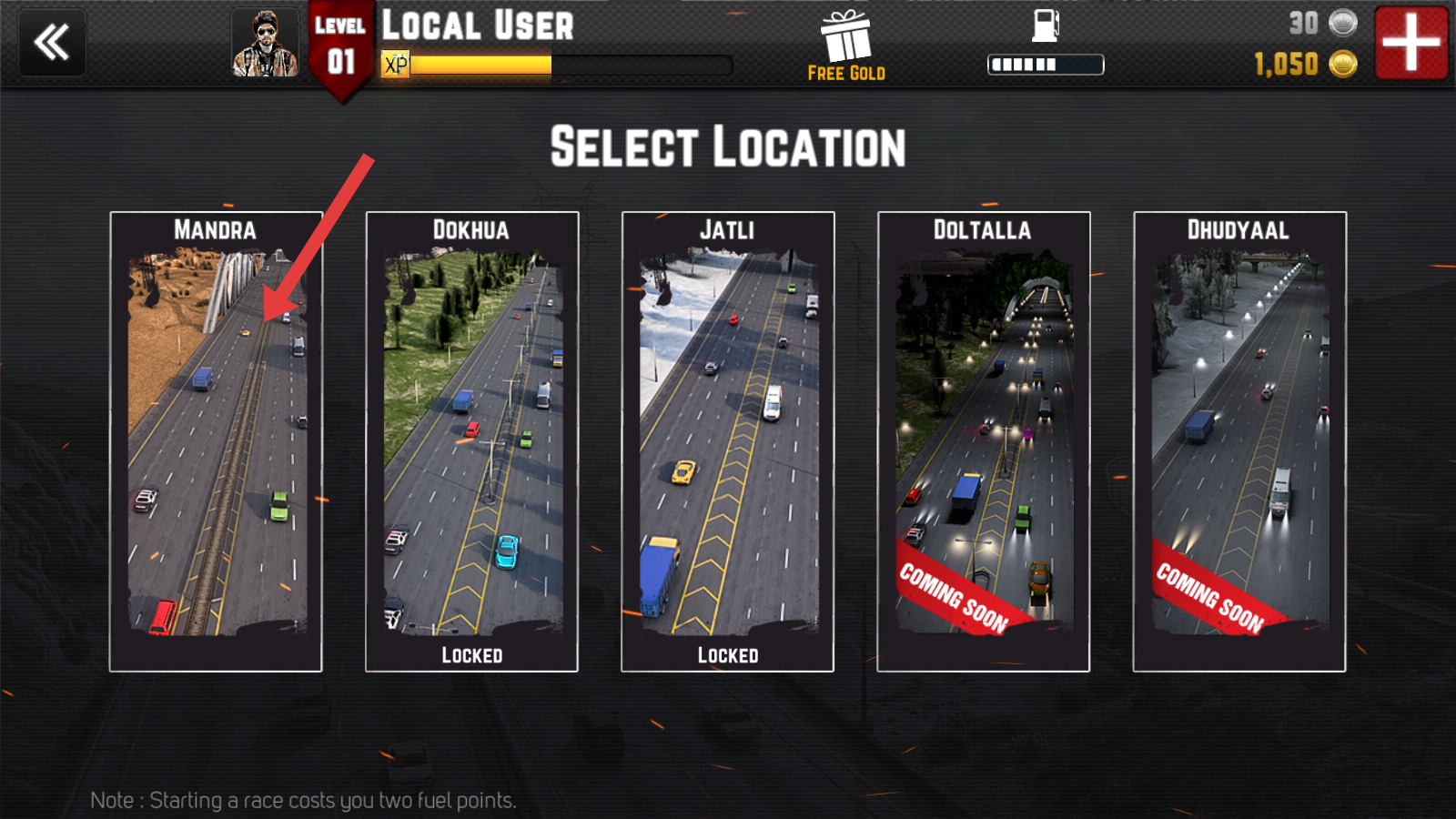
Task: Go back using the double-arrow button
Action: 52,42
